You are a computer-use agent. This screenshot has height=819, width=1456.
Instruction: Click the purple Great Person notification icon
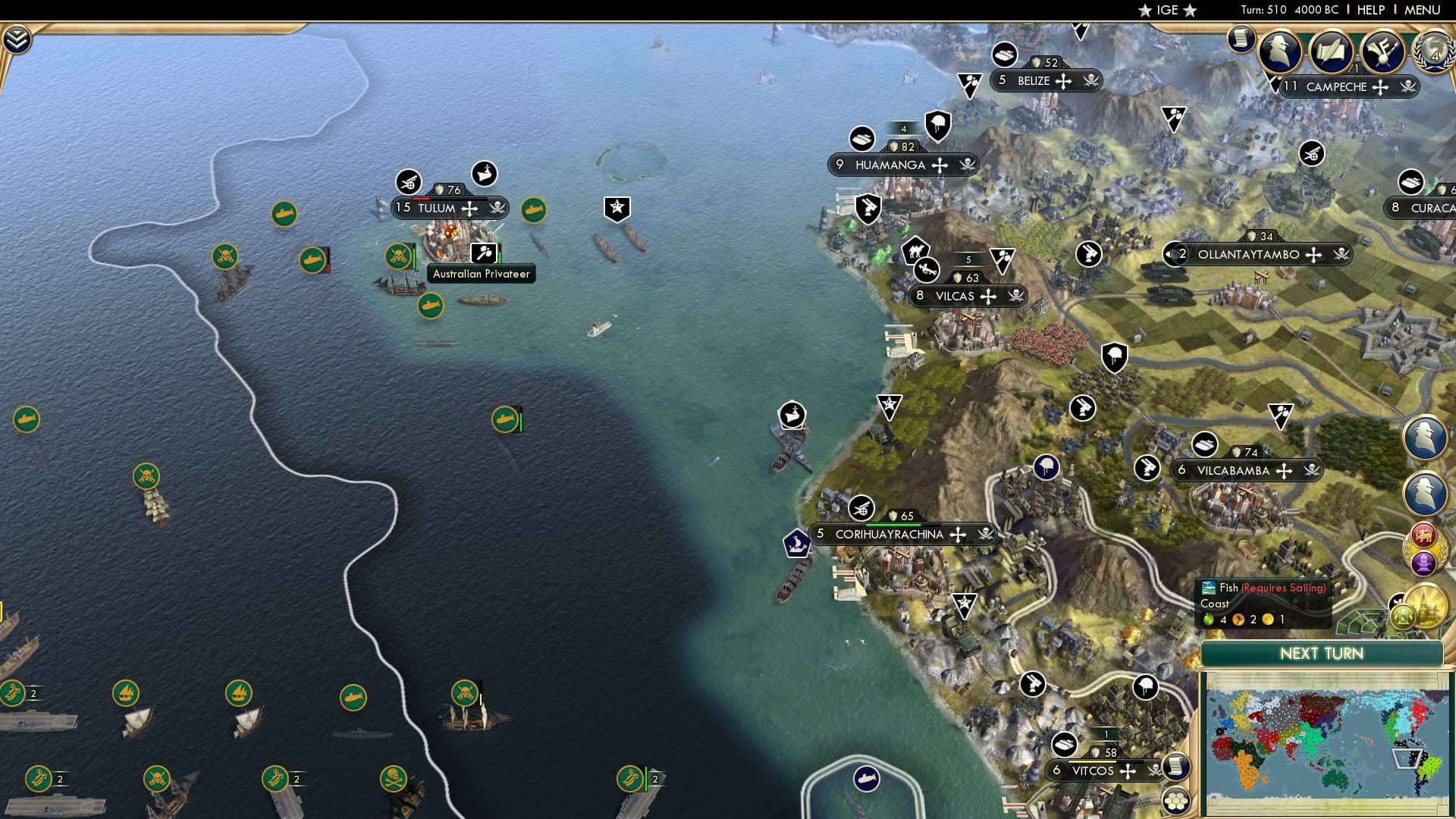[x=1423, y=562]
